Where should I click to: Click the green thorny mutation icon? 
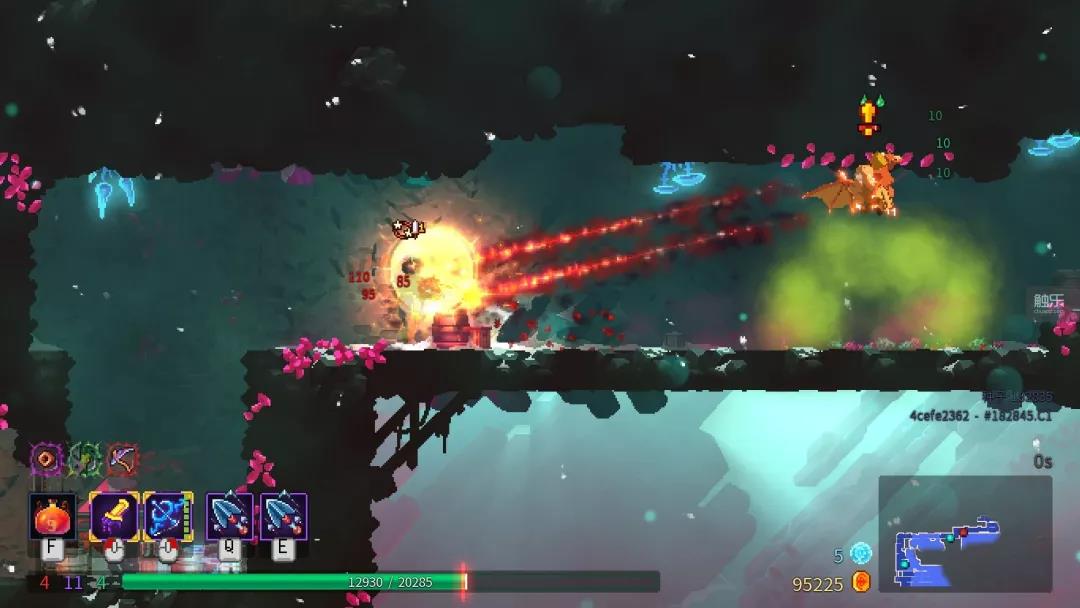85,459
